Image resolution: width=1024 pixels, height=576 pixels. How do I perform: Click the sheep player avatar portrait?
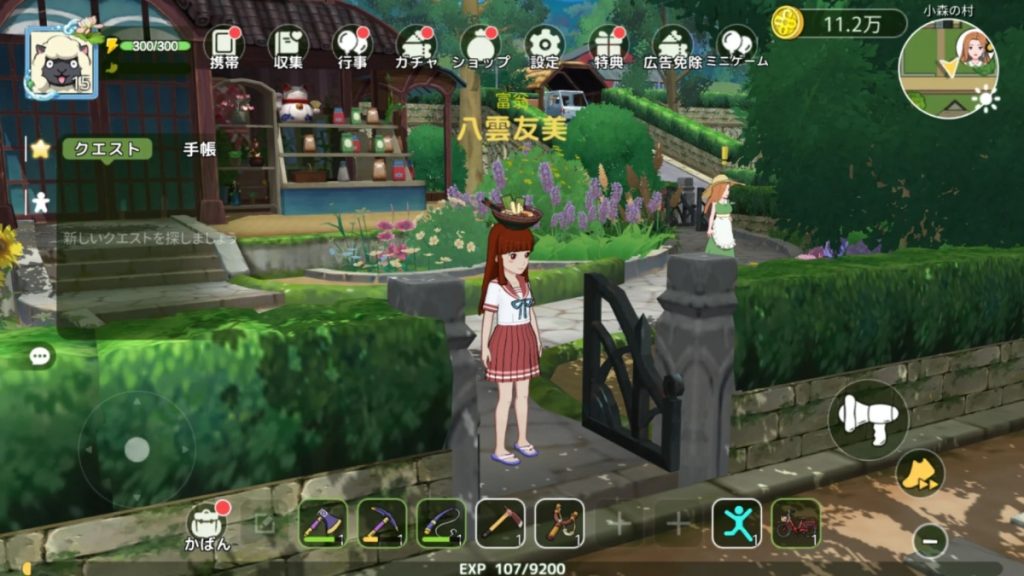click(x=61, y=64)
